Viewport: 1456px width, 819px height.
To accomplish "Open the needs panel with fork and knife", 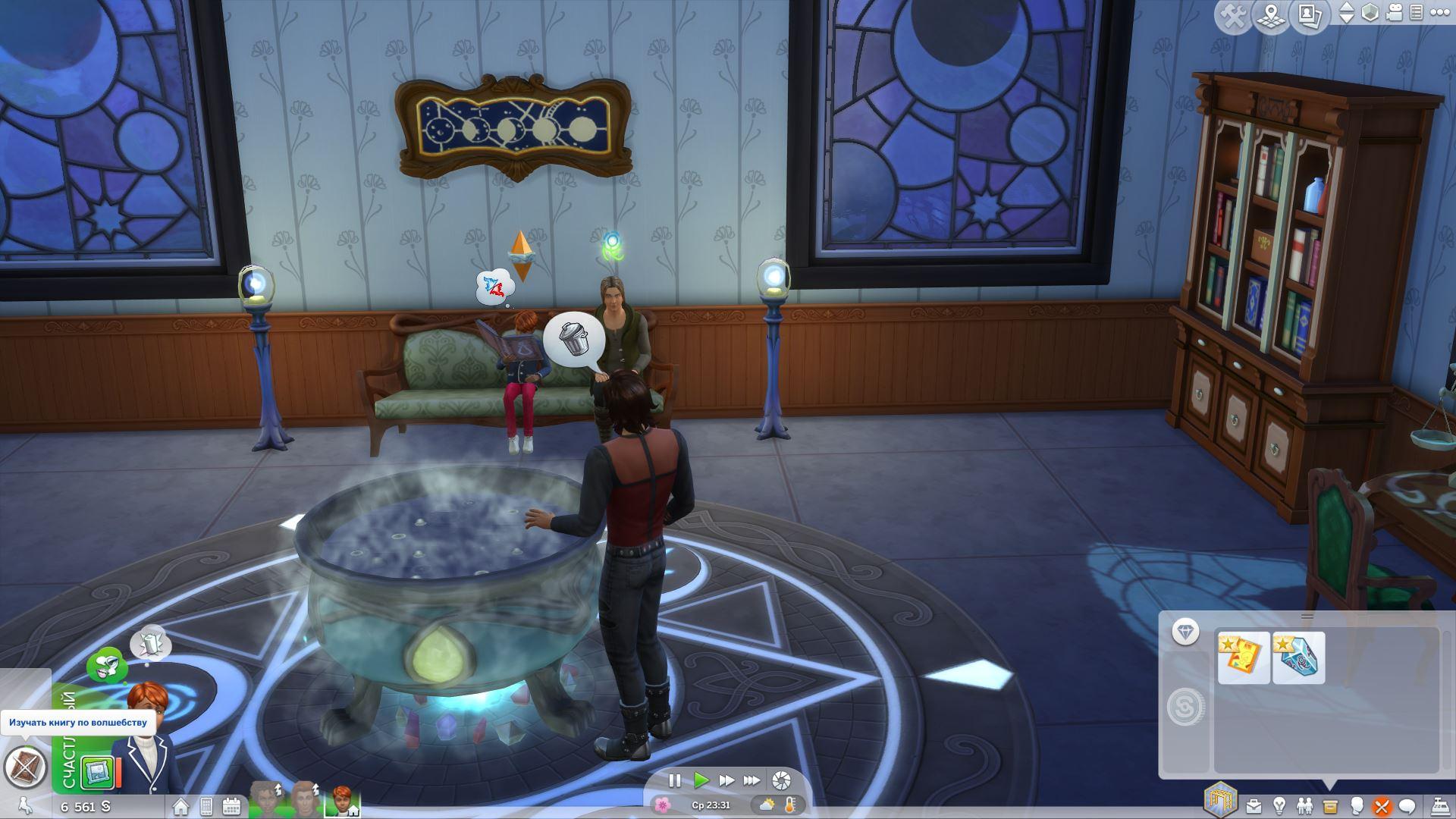I will (1382, 806).
